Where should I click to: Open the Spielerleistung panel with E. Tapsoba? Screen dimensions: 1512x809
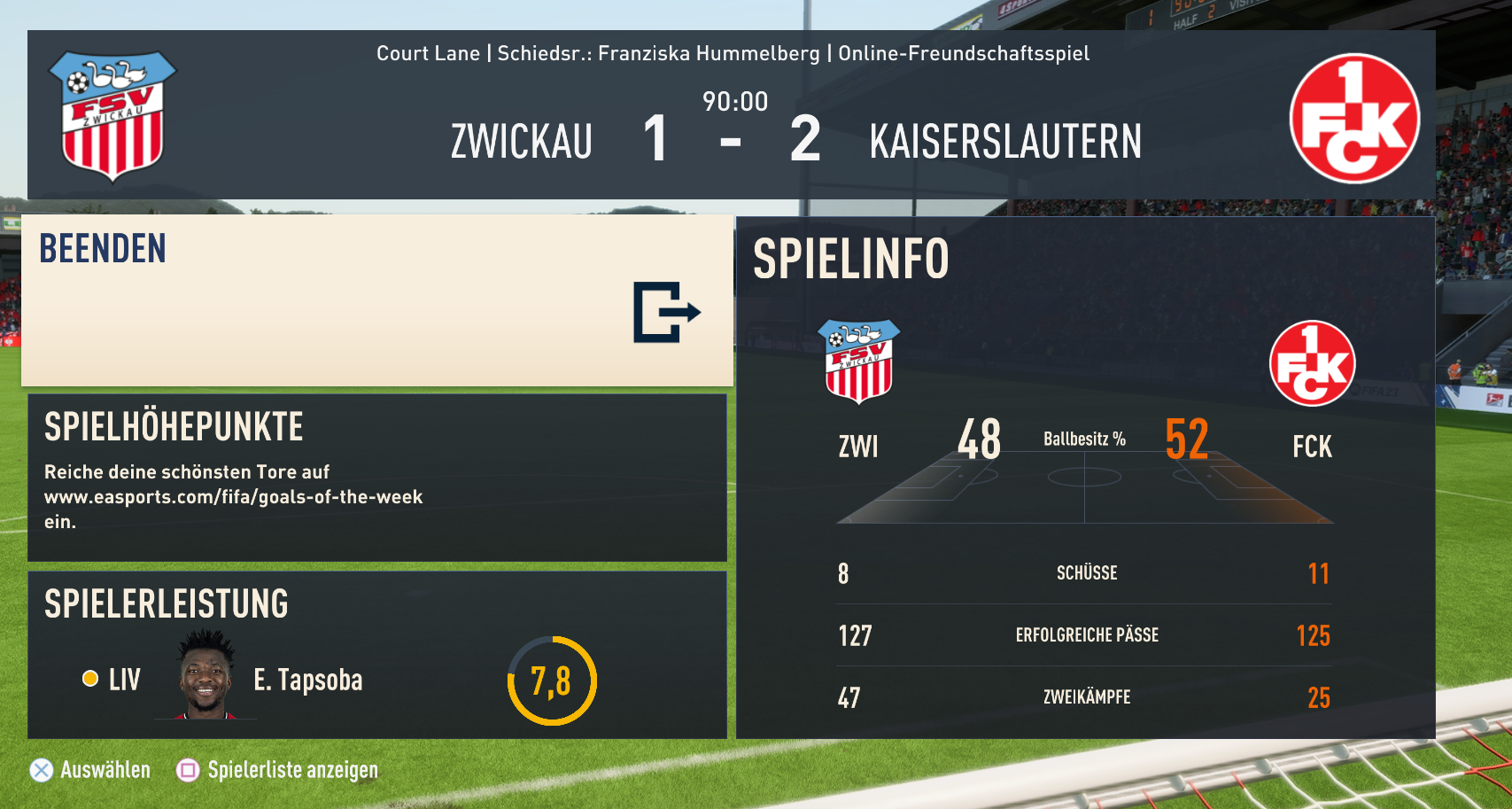(376, 655)
